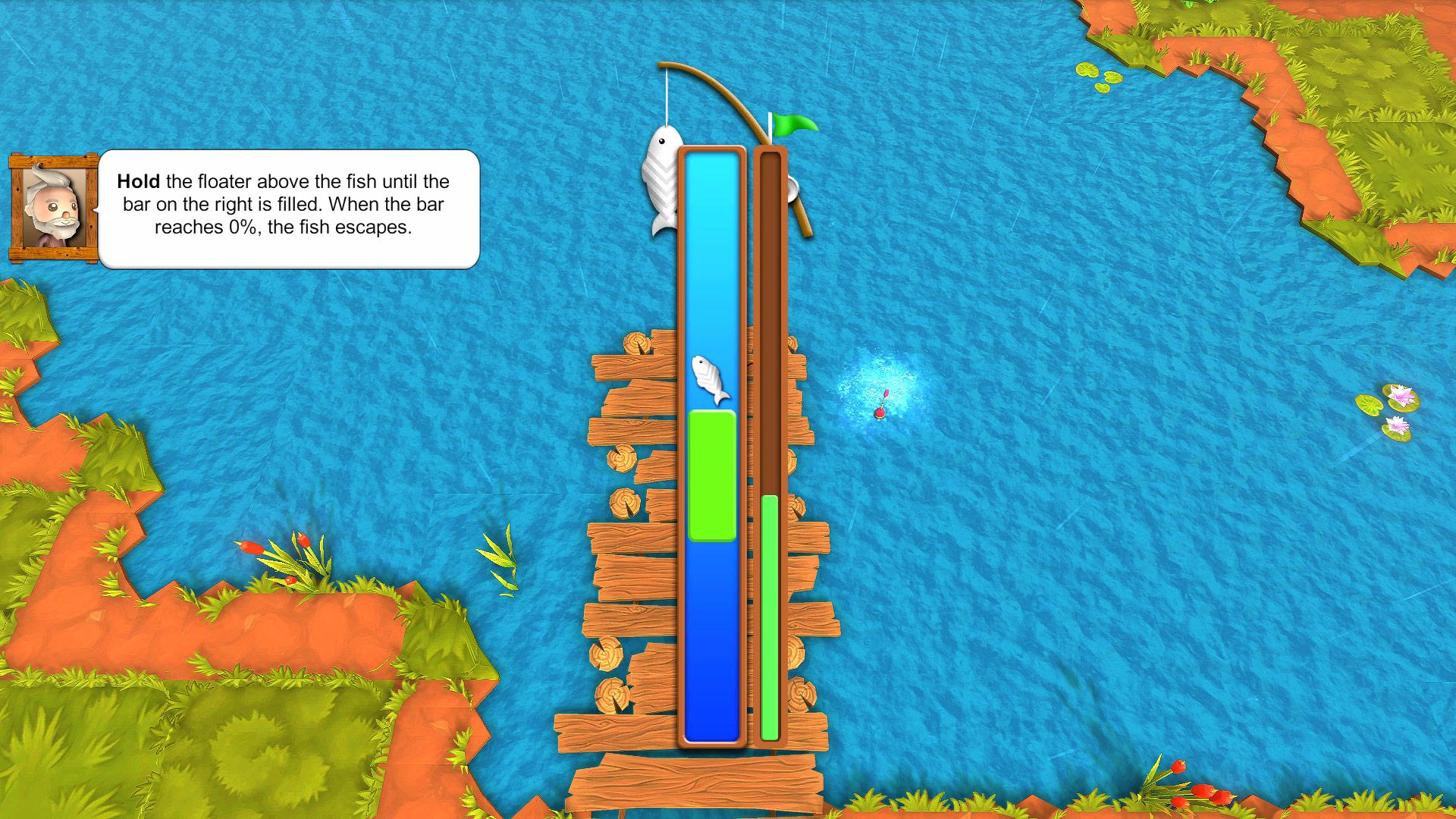This screenshot has width=1456, height=819.
Task: Click the green floater block in the blue bar
Action: [711, 474]
